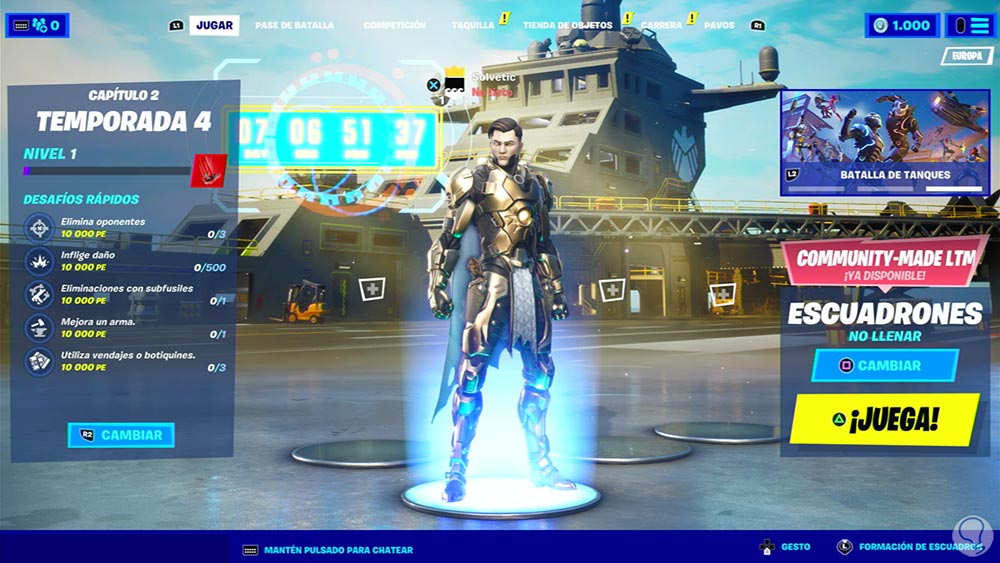The height and width of the screenshot is (563, 1000).
Task: Open the Competición tab
Action: point(394,25)
